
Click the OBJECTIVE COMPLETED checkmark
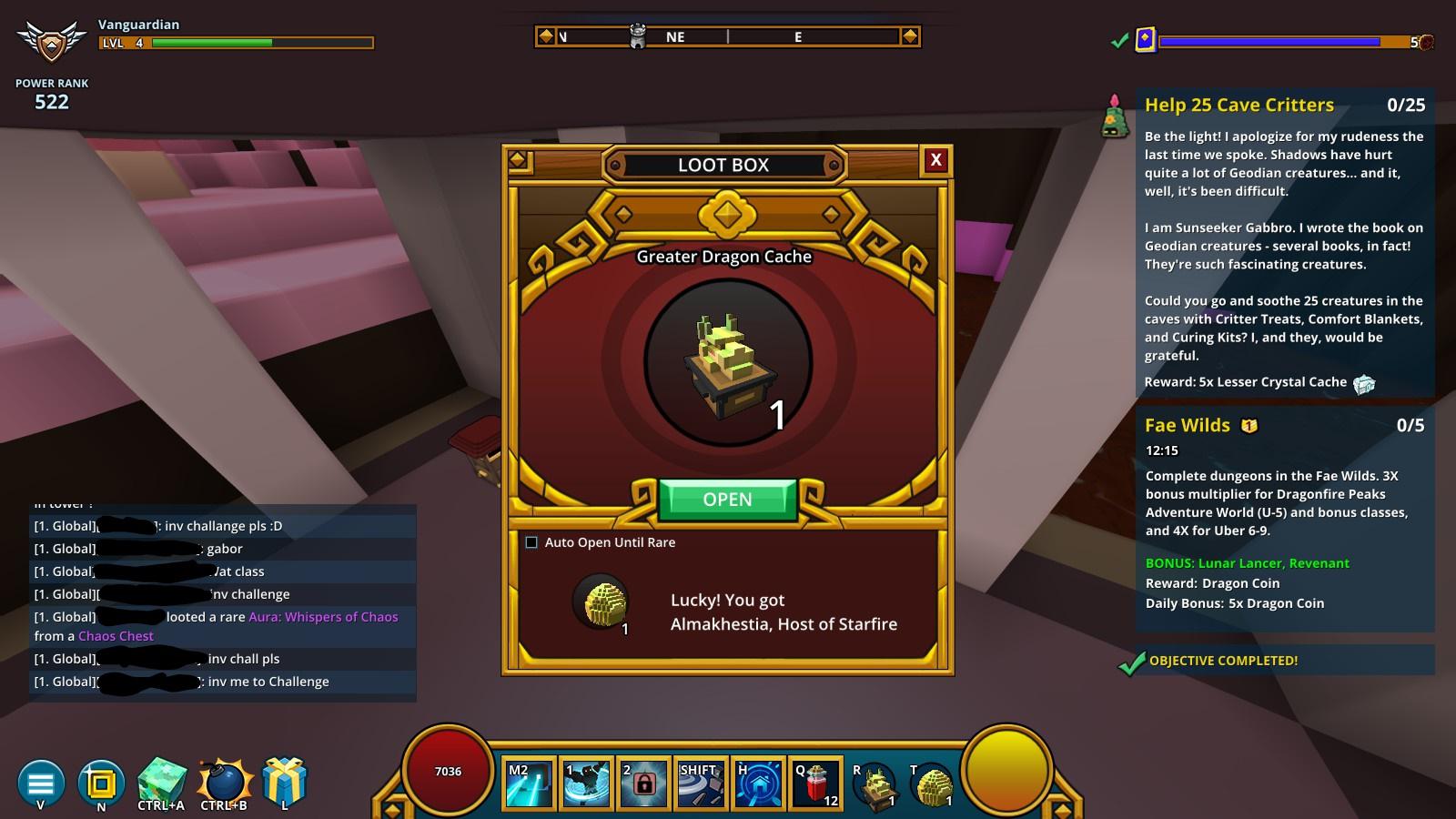pos(1131,662)
